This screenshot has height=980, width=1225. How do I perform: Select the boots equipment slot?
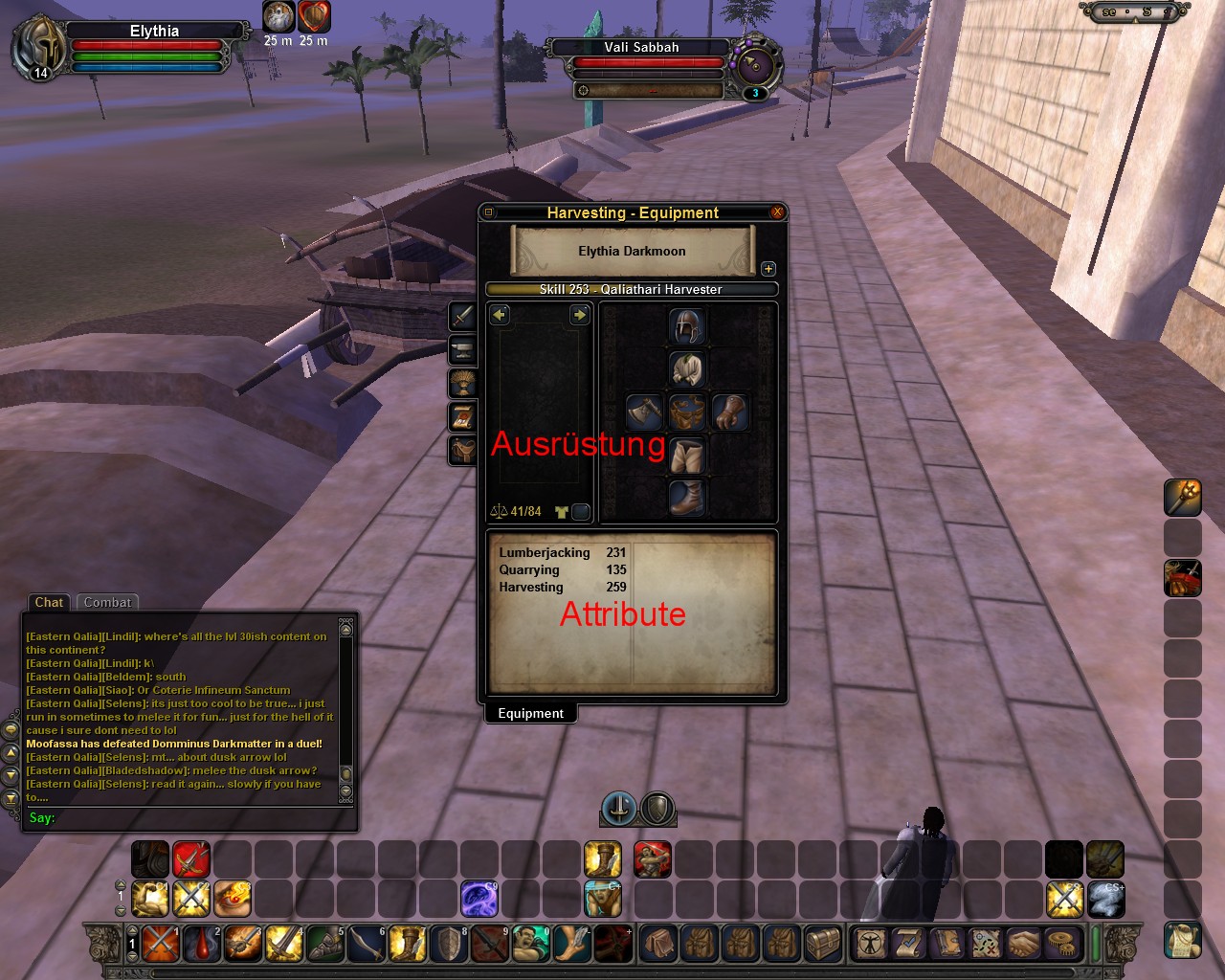tap(687, 499)
